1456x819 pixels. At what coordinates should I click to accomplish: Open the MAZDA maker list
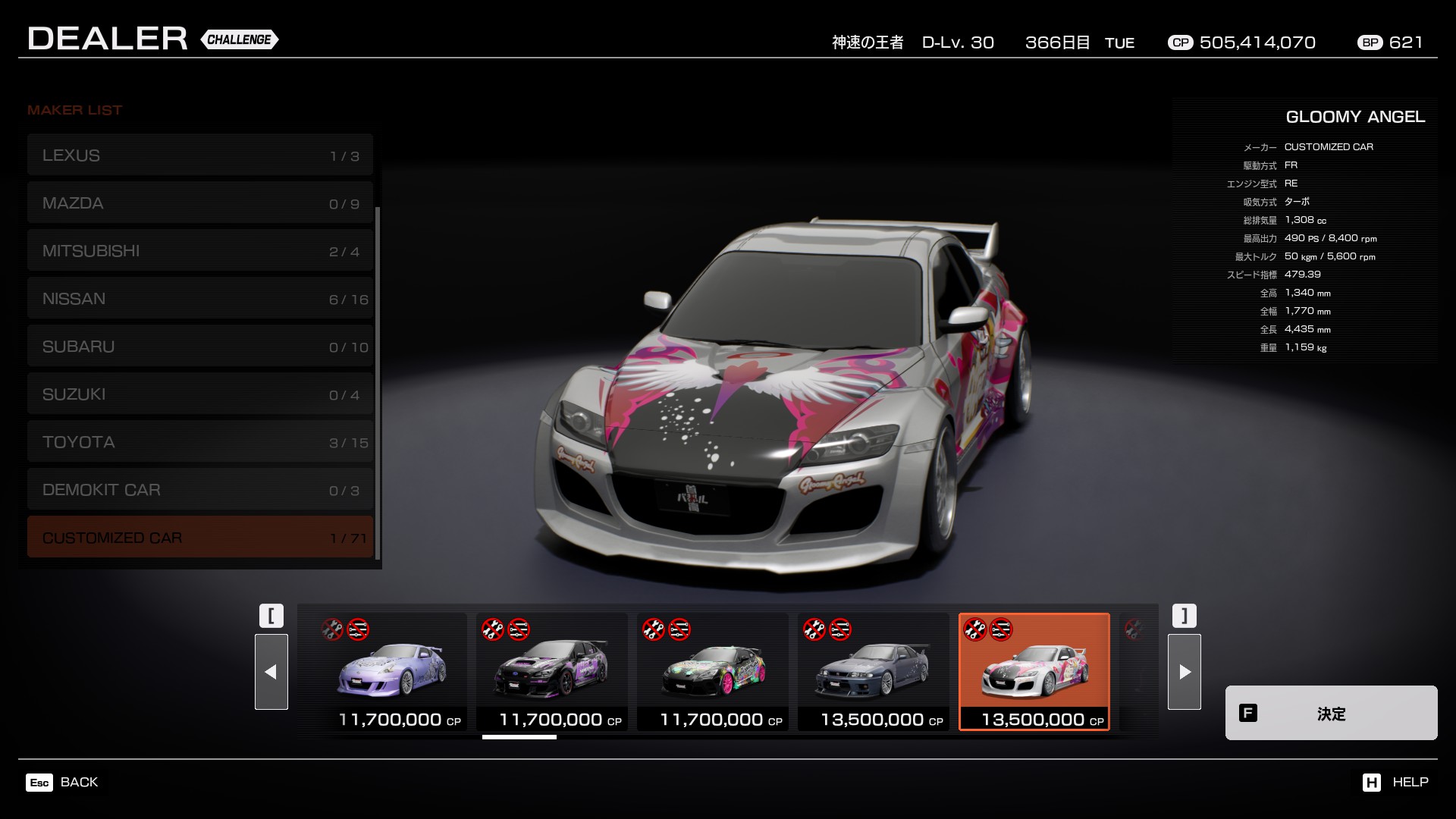[199, 203]
